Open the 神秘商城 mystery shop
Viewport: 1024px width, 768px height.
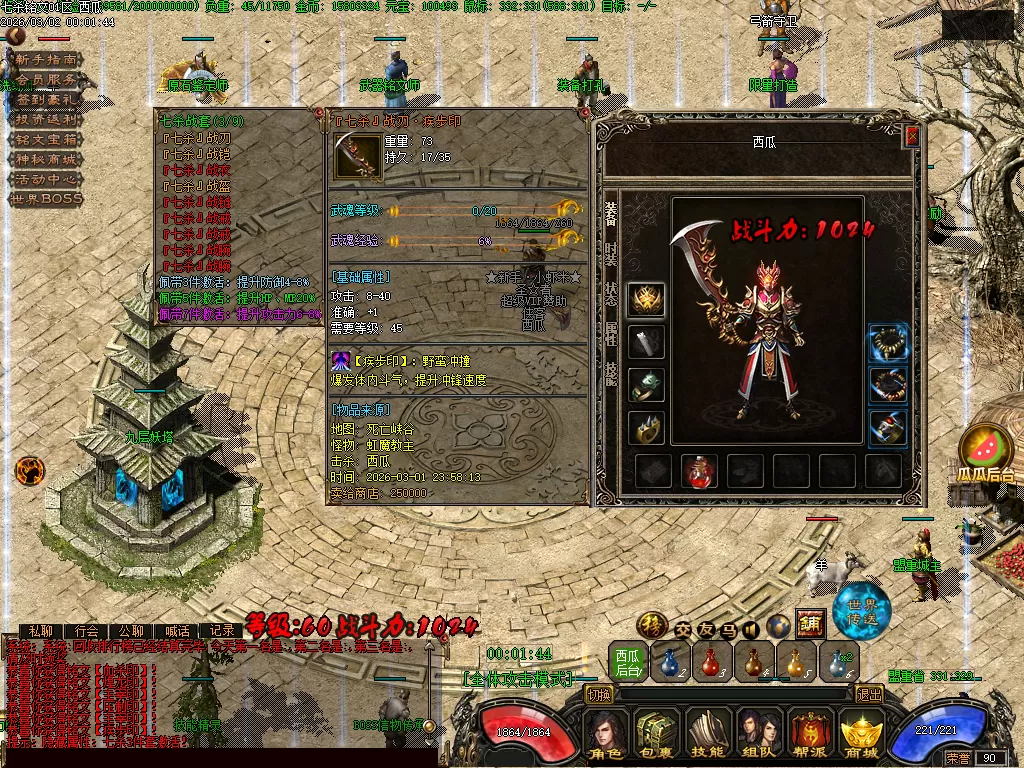point(45,159)
